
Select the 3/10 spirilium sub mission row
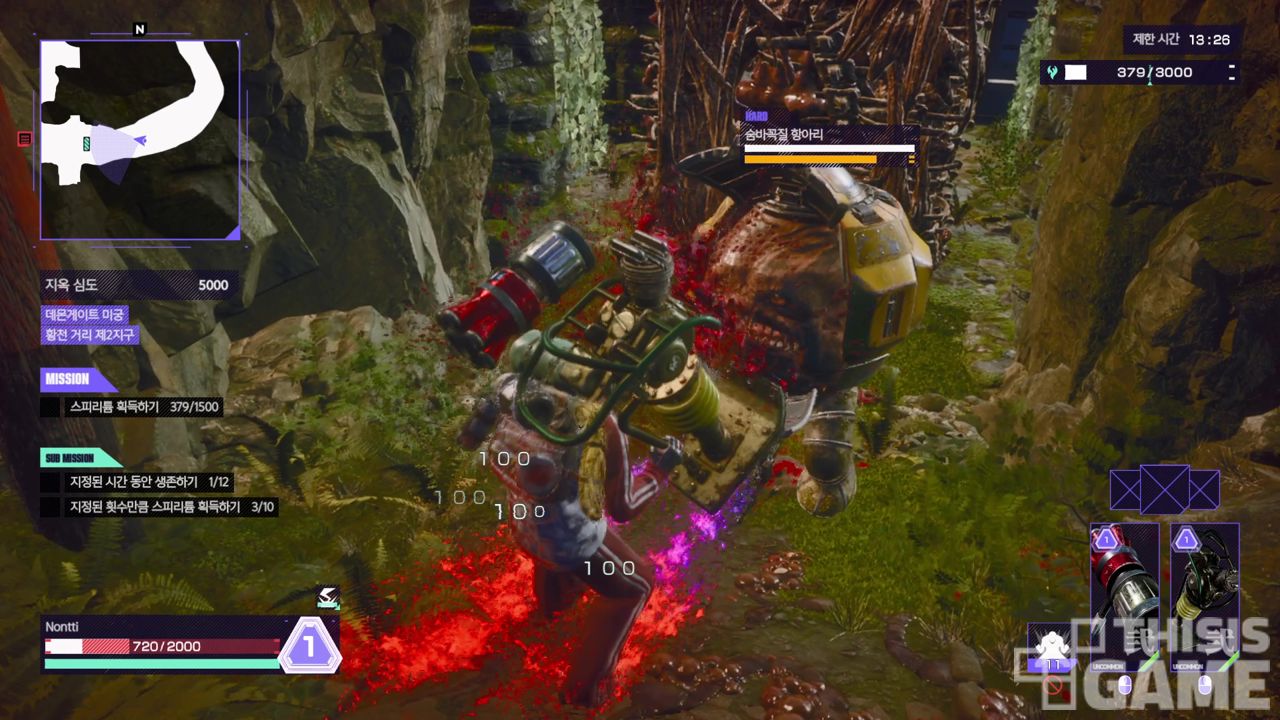(160, 507)
